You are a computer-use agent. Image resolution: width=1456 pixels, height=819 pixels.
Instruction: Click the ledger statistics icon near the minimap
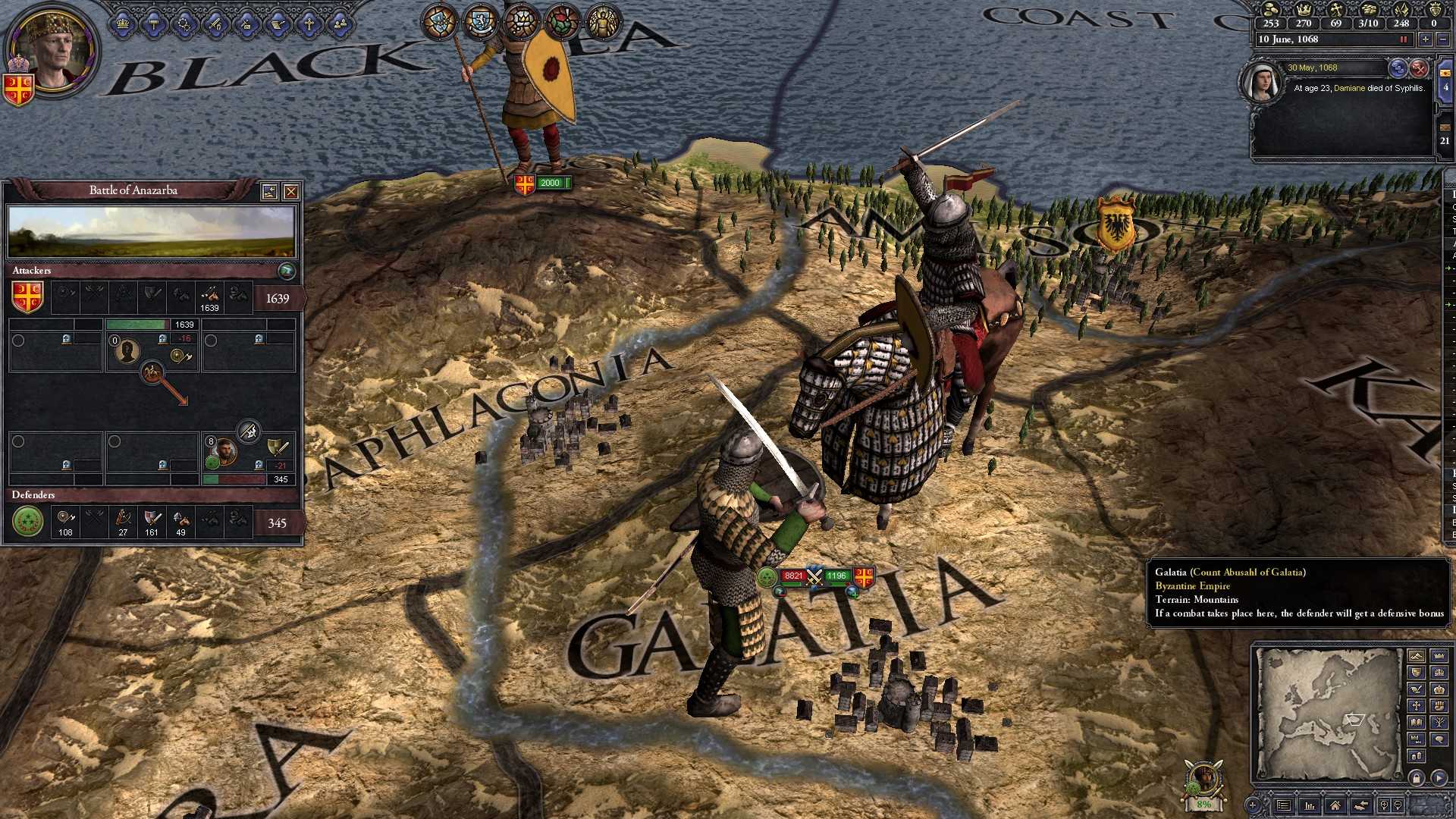[1310, 805]
